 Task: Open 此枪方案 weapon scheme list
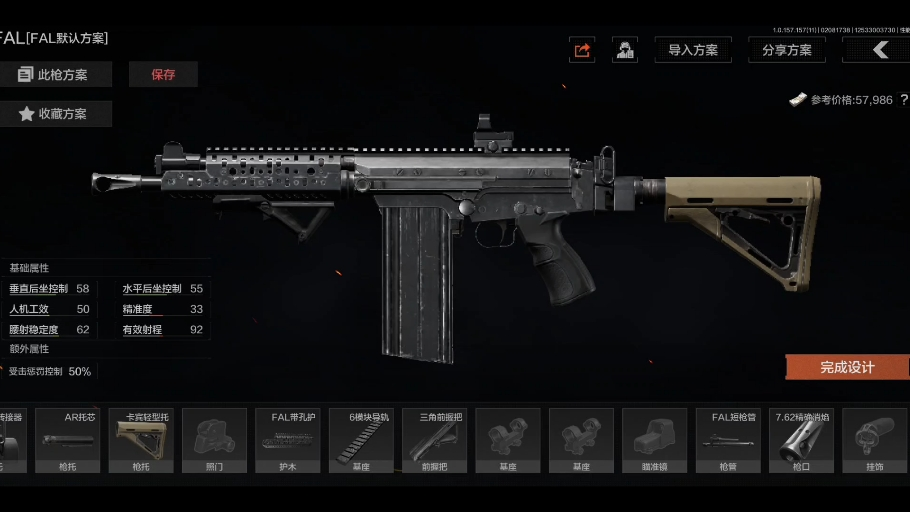click(55, 75)
